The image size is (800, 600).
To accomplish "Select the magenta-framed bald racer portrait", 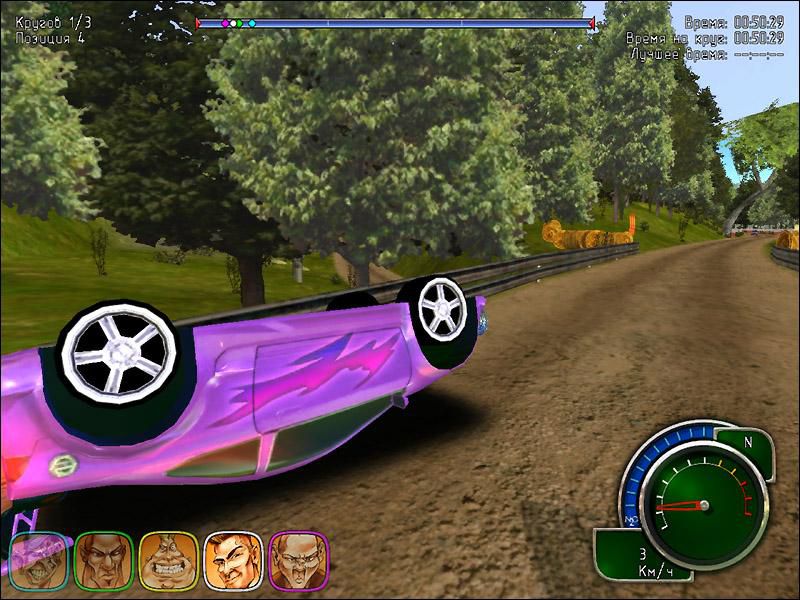I will point(297,560).
